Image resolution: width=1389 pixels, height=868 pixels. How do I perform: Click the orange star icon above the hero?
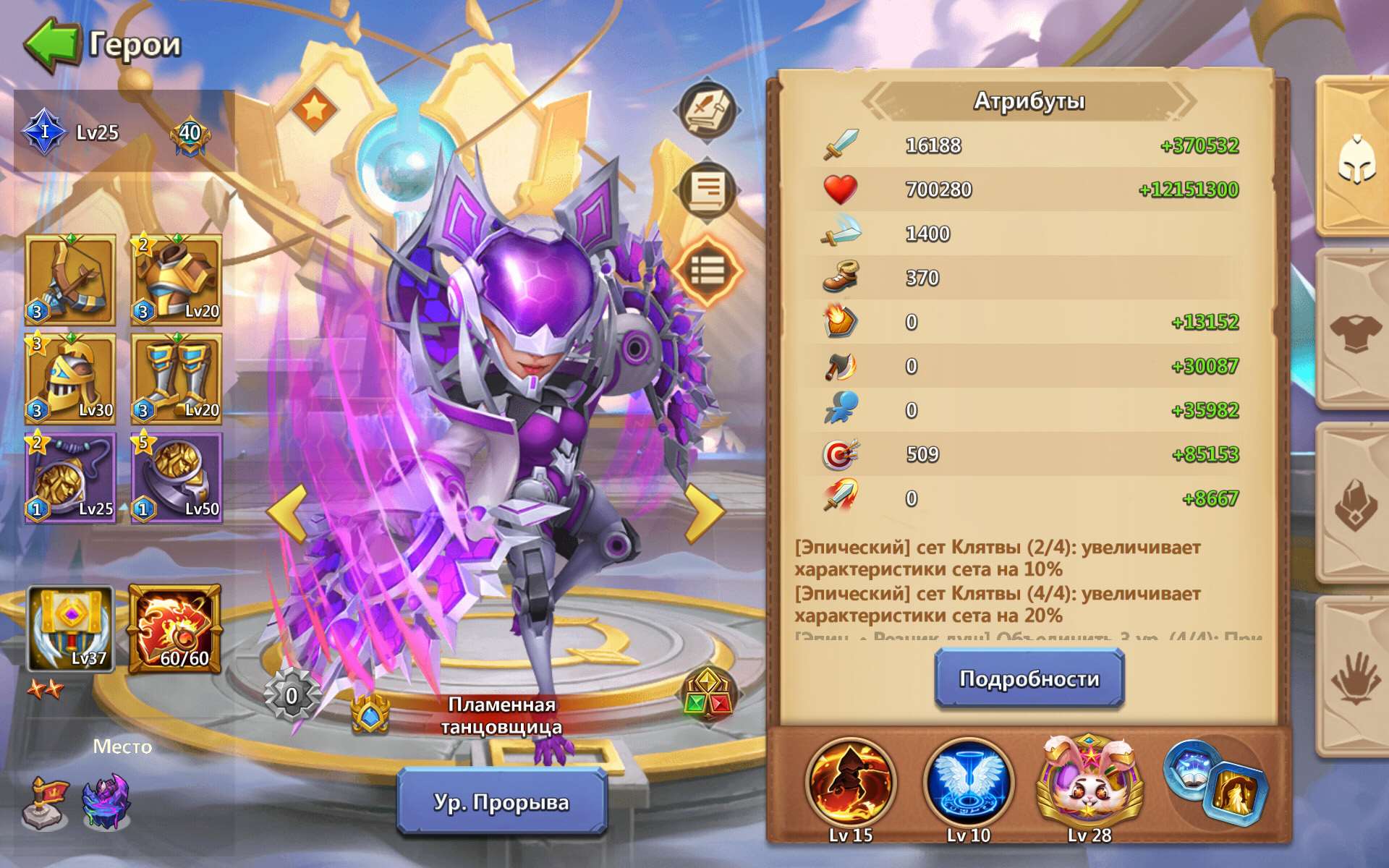pos(316,110)
